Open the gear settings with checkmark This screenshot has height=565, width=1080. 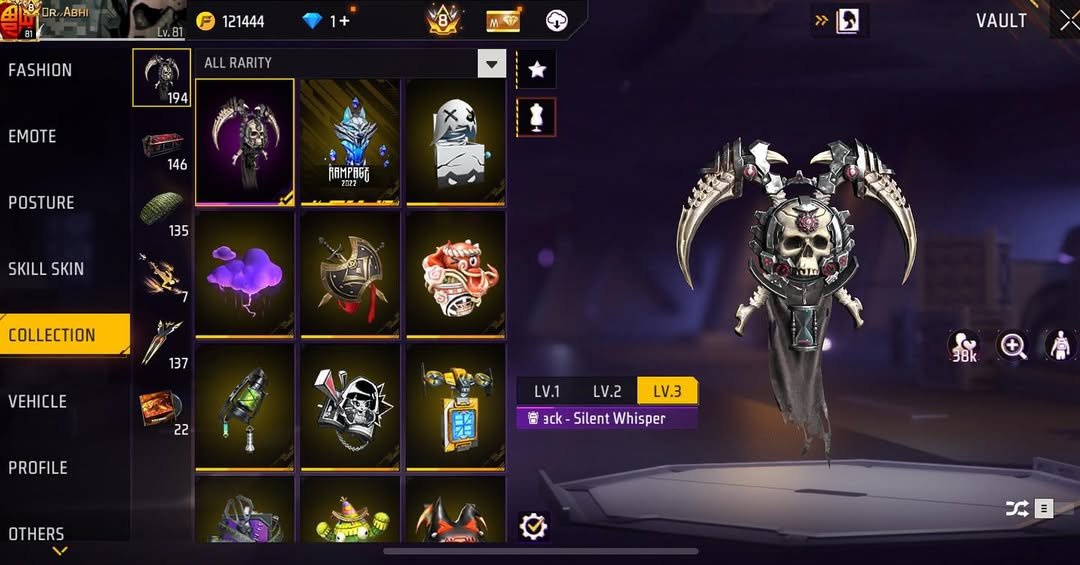coord(534,526)
